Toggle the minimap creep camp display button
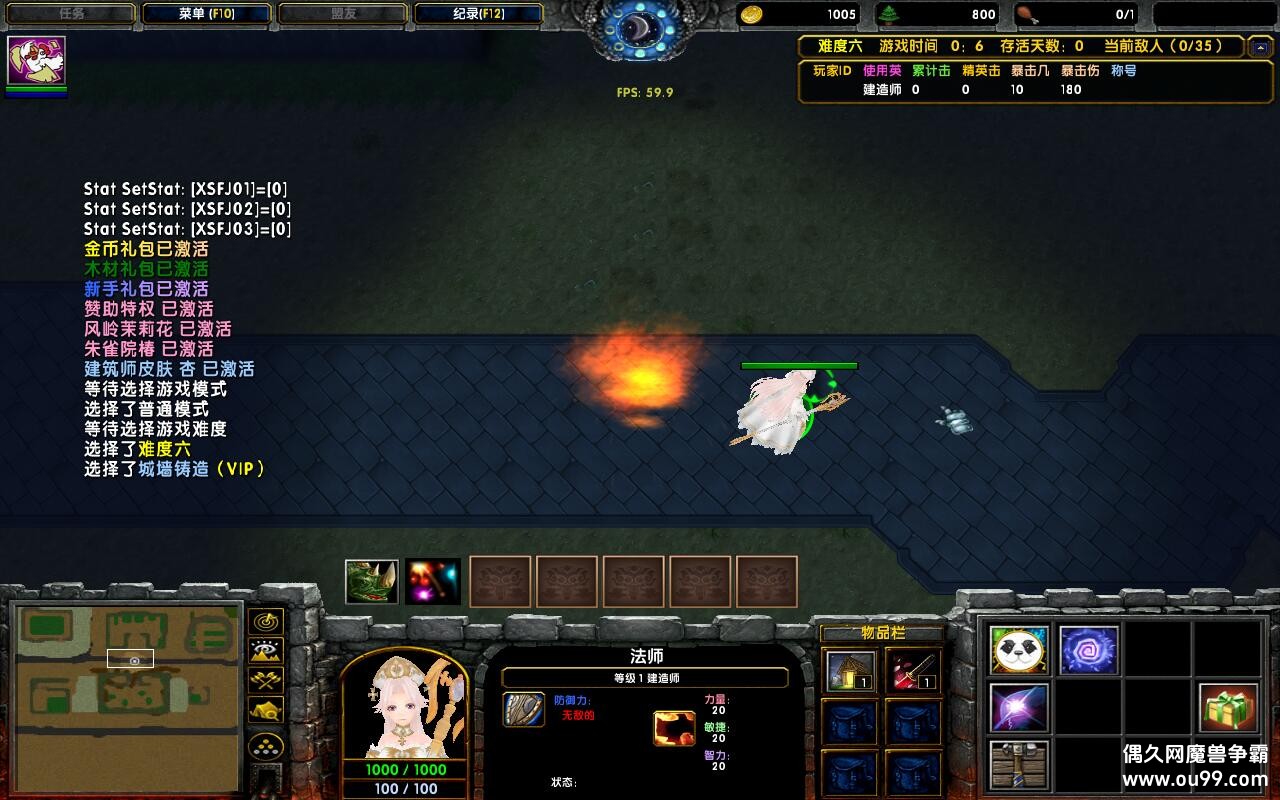1280x800 pixels. [266, 710]
